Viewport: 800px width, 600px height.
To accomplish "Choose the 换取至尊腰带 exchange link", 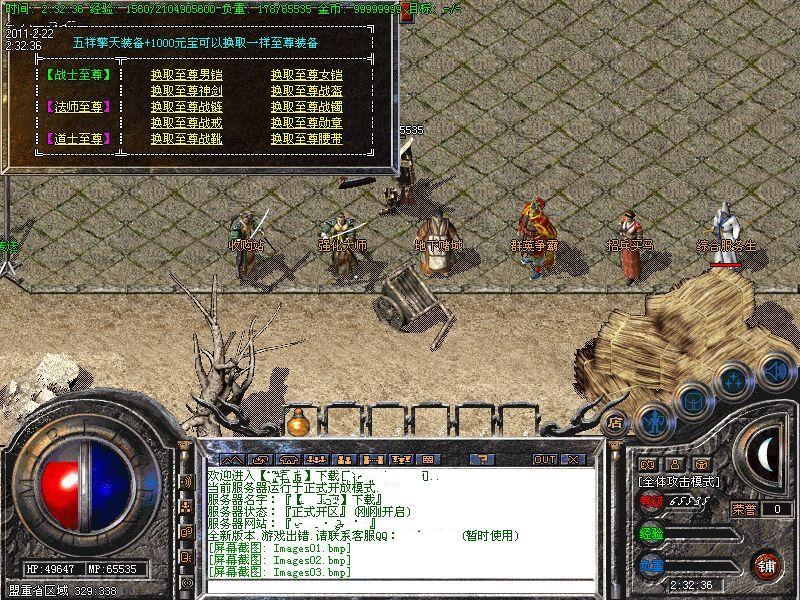I will click(x=306, y=139).
